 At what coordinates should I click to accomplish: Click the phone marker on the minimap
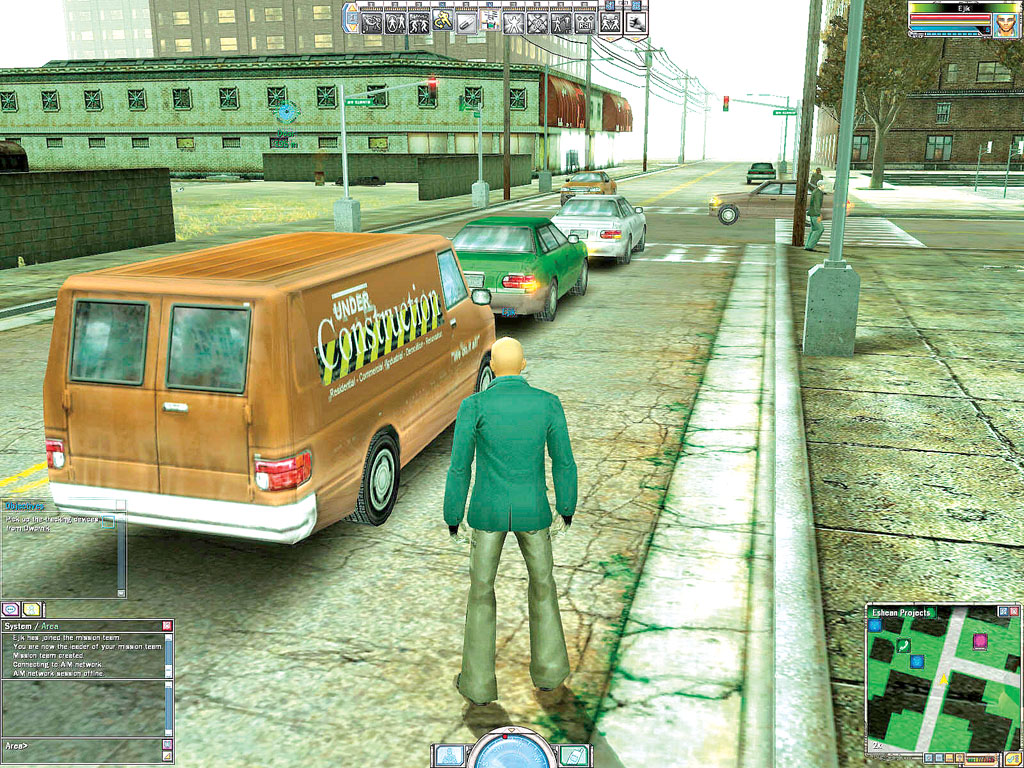tap(903, 646)
